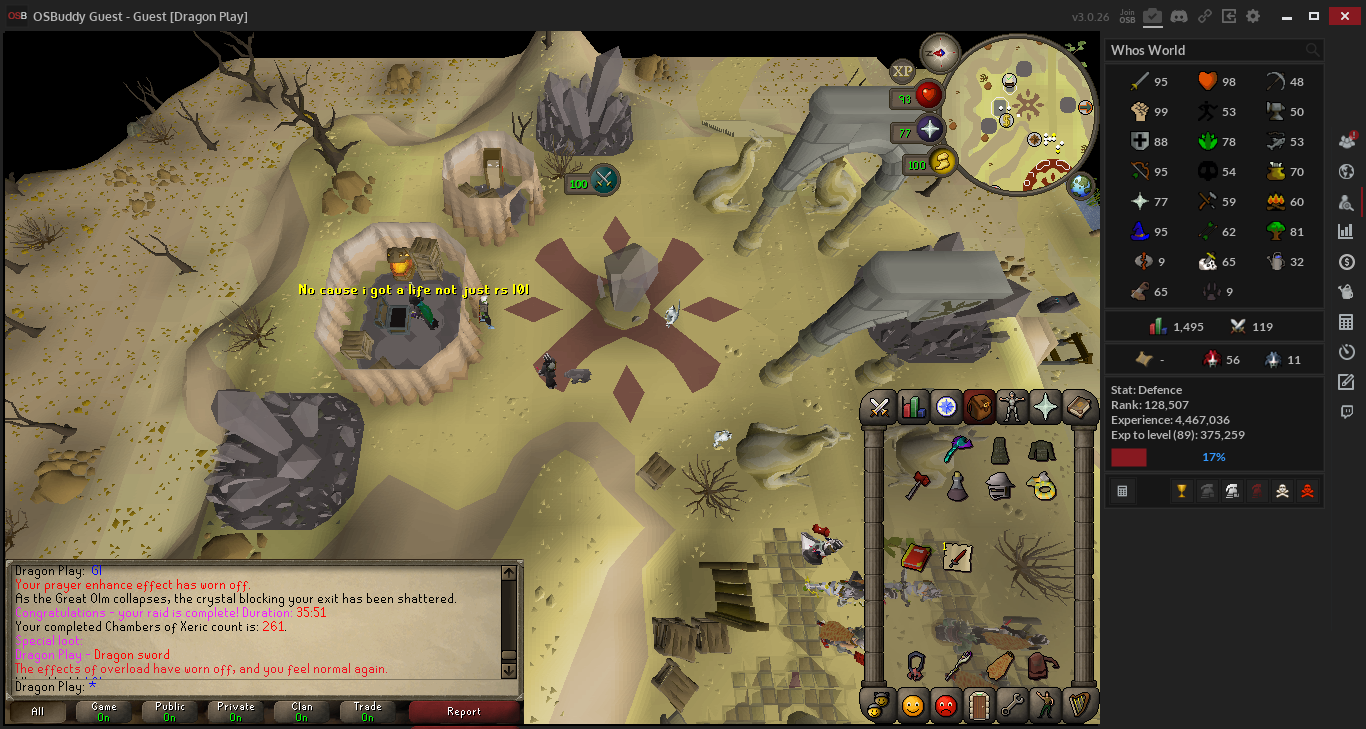Viewport: 1366px width, 729px height.
Task: Switch chat filter to the Clan tab
Action: (x=301, y=711)
